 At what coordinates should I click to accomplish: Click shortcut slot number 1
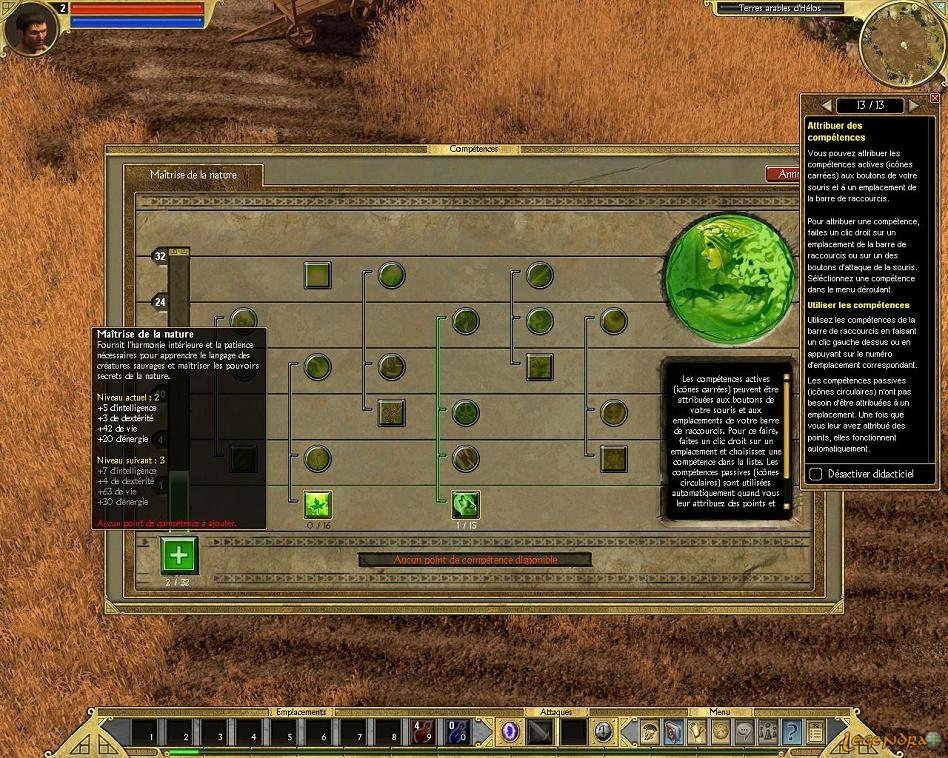pyautogui.click(x=146, y=733)
